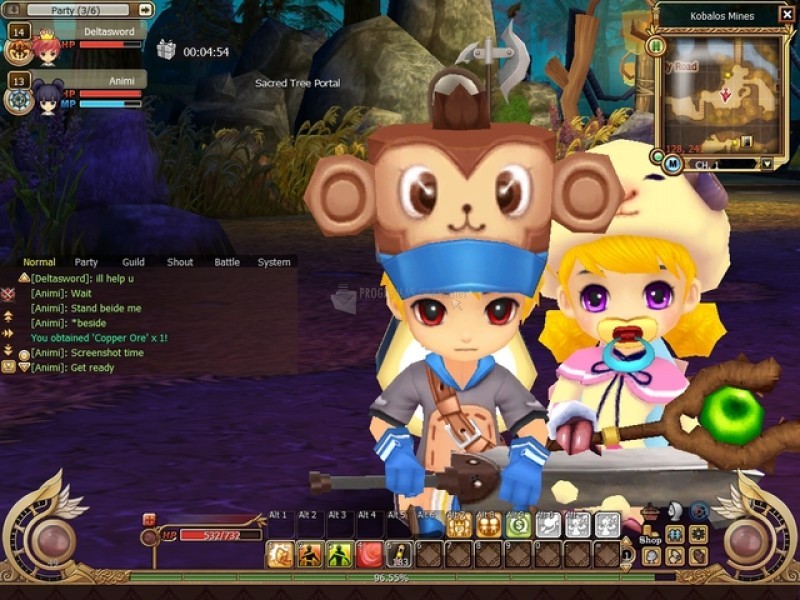Image resolution: width=800 pixels, height=600 pixels.
Task: Close the Kobalos Mines minimap
Action: [x=789, y=16]
